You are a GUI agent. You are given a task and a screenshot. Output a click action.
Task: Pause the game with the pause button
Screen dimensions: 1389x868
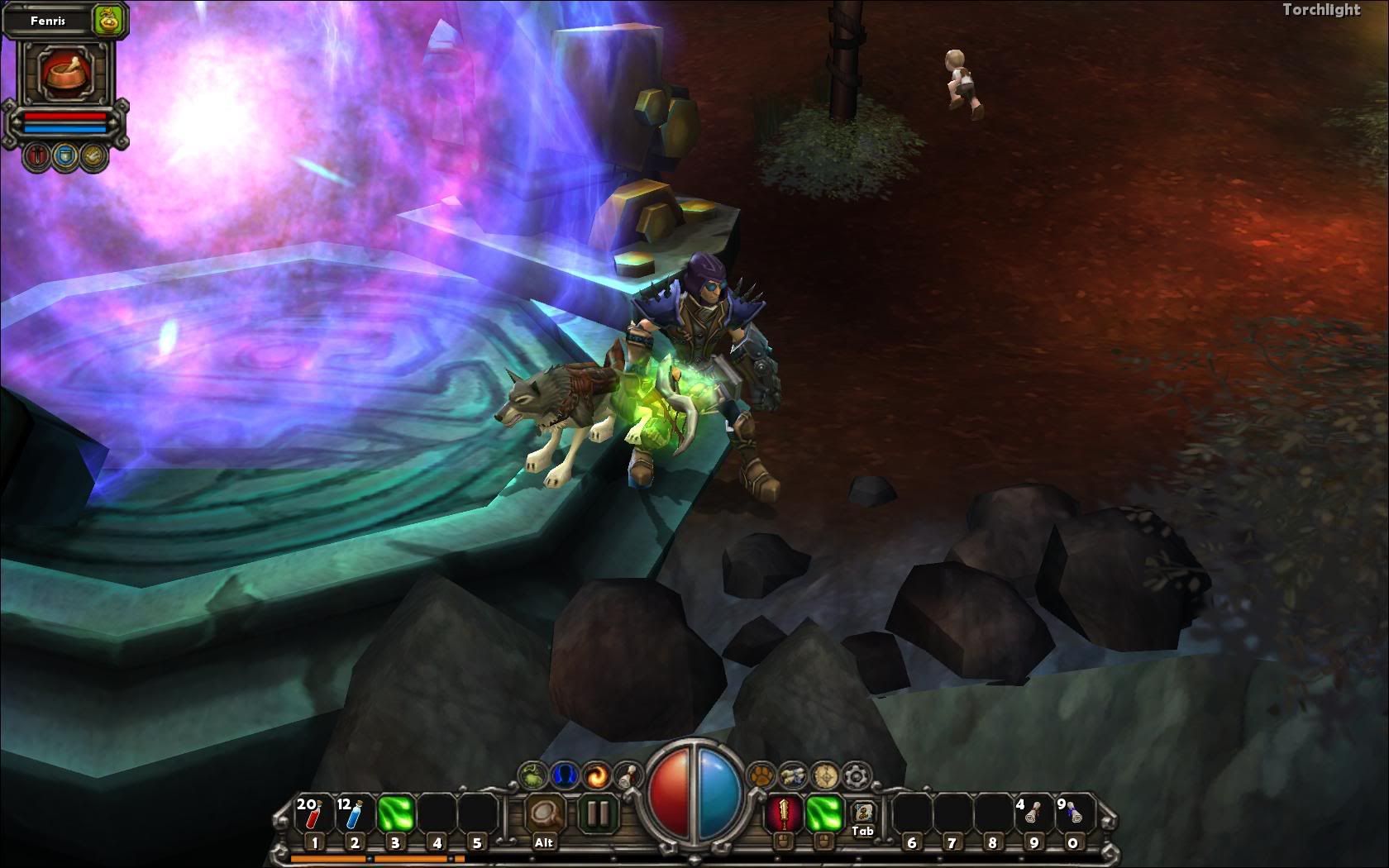[x=596, y=814]
